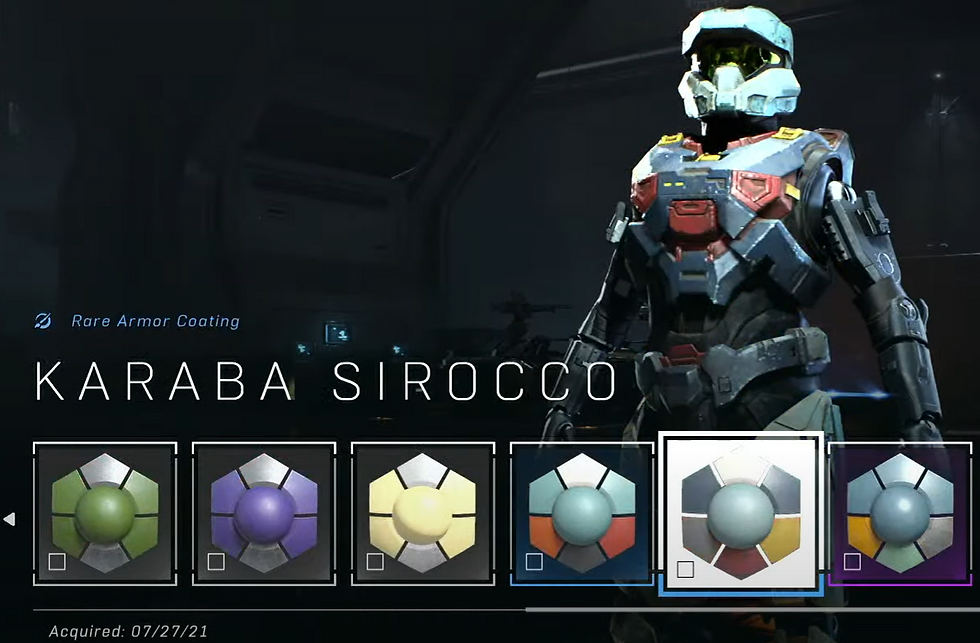Select the teal and orange coating tile
The height and width of the screenshot is (643, 980).
coord(582,513)
